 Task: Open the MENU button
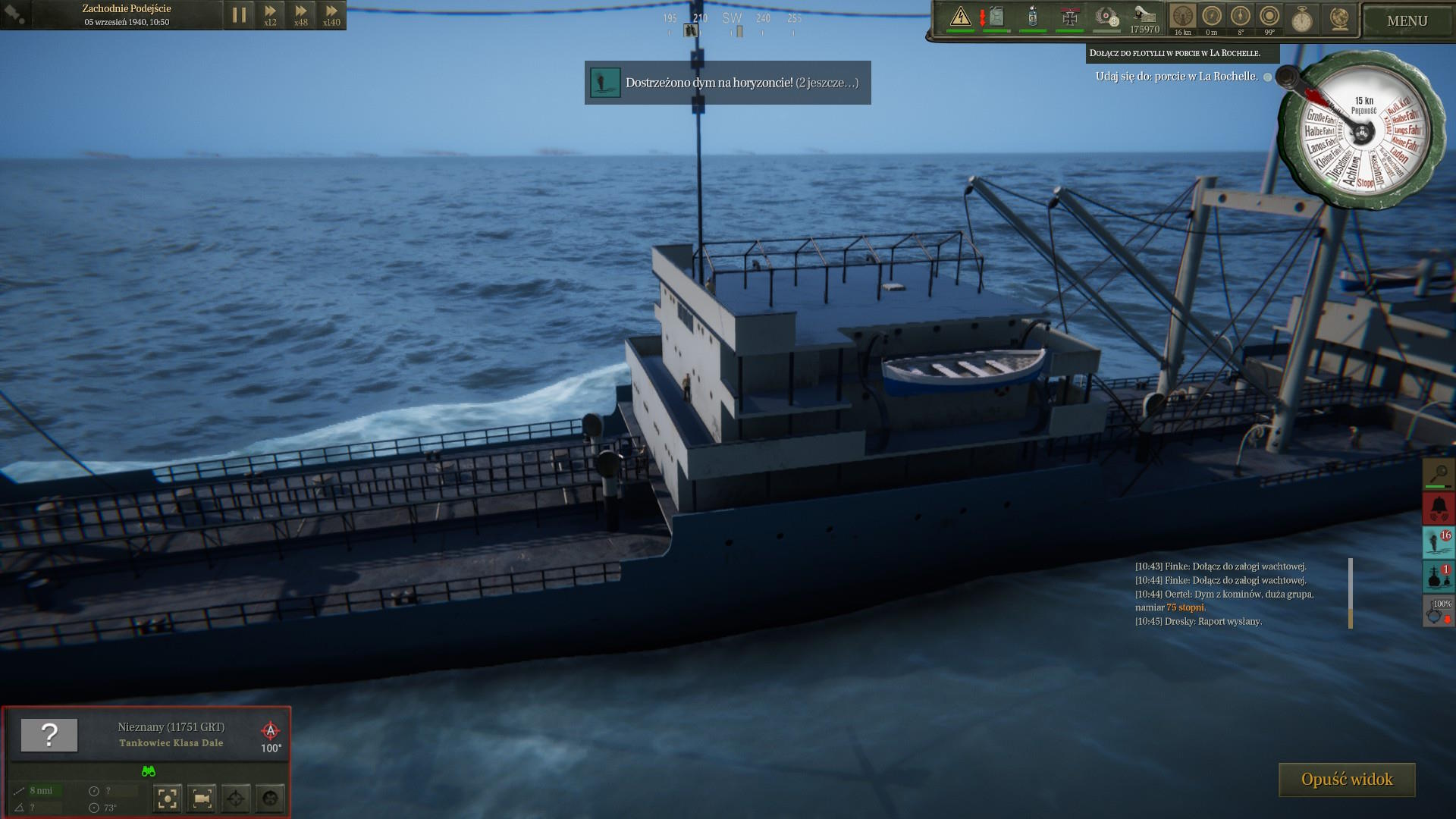(x=1407, y=20)
